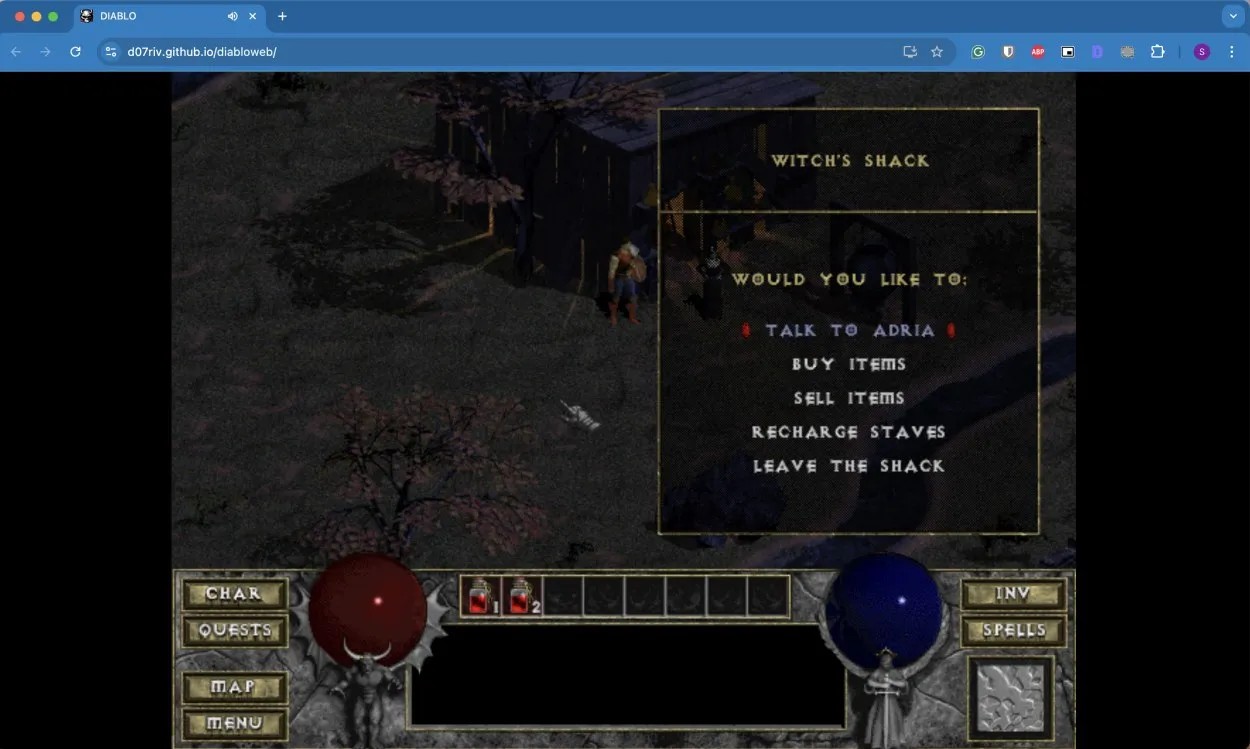Open the game MENU button

(234, 723)
